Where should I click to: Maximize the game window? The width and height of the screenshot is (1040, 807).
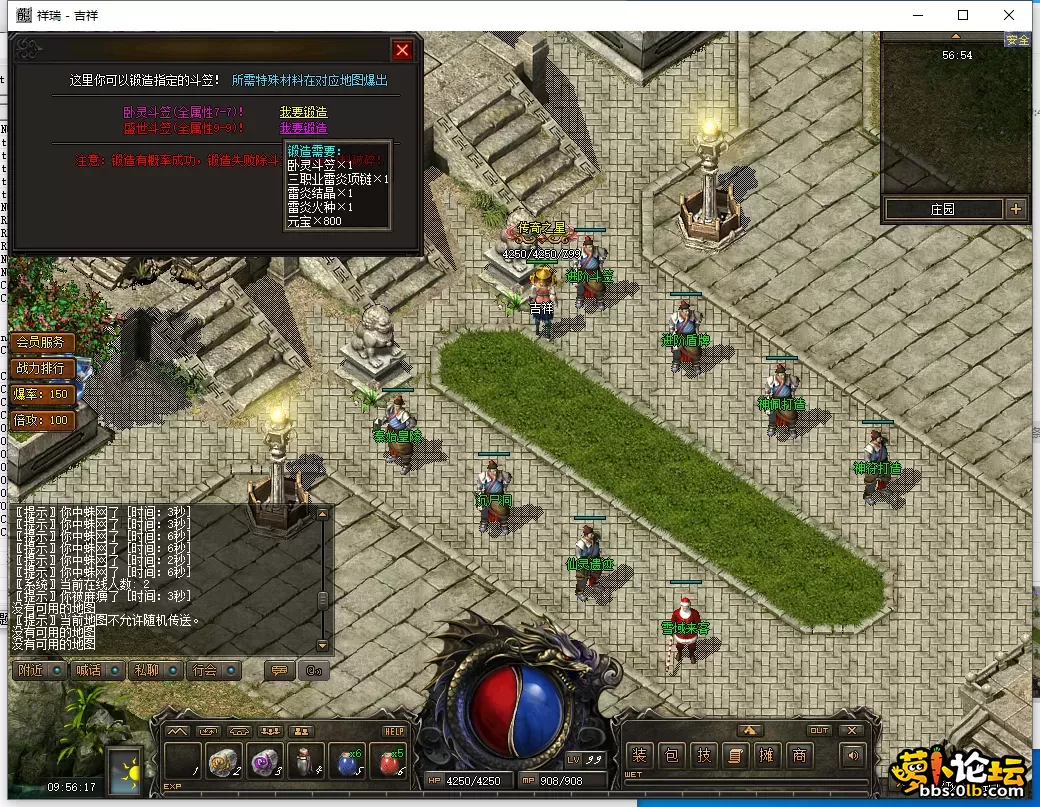point(963,15)
